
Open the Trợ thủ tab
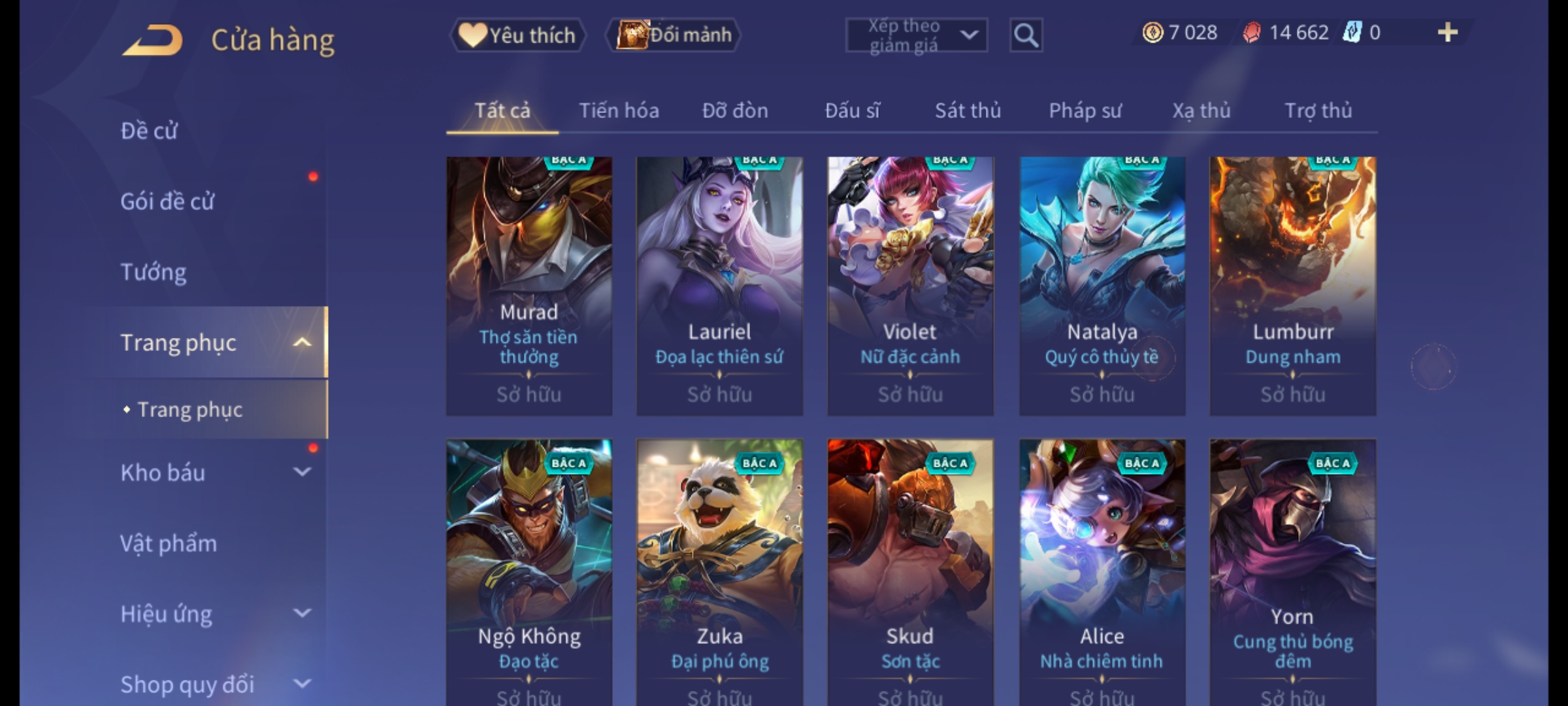tap(1318, 110)
